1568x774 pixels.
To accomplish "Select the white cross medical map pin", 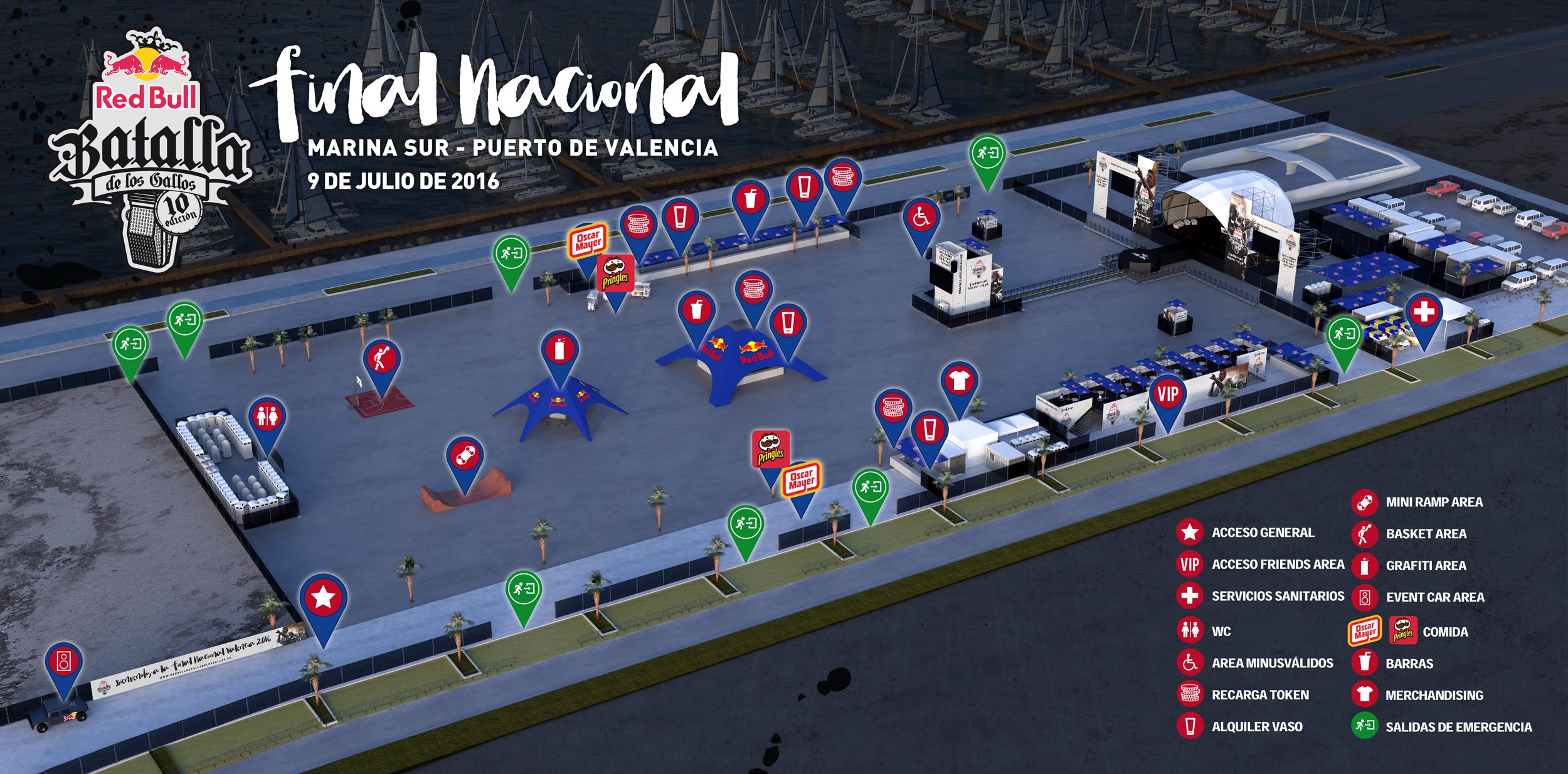I will tap(1423, 312).
